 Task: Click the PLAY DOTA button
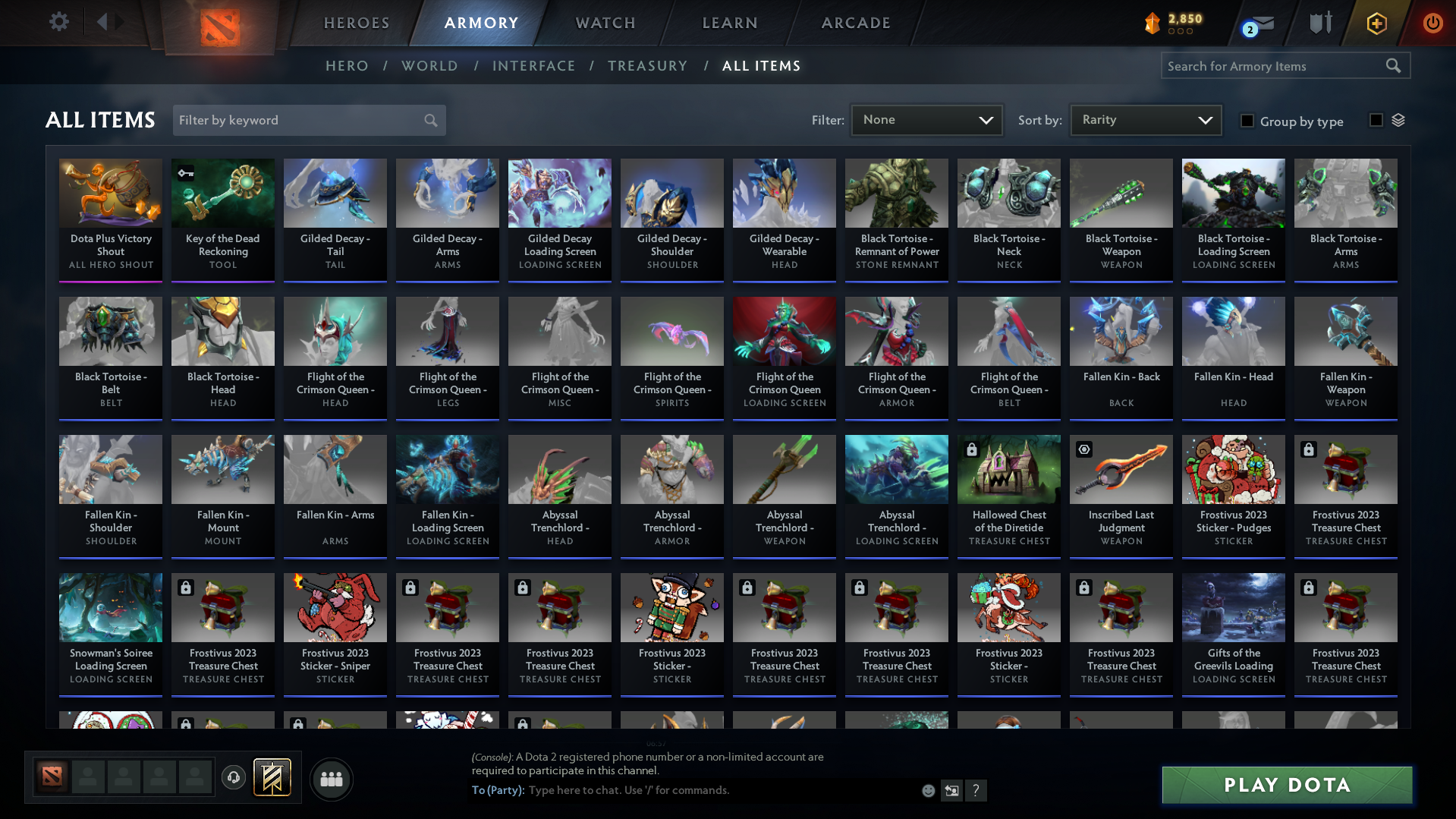[1285, 785]
